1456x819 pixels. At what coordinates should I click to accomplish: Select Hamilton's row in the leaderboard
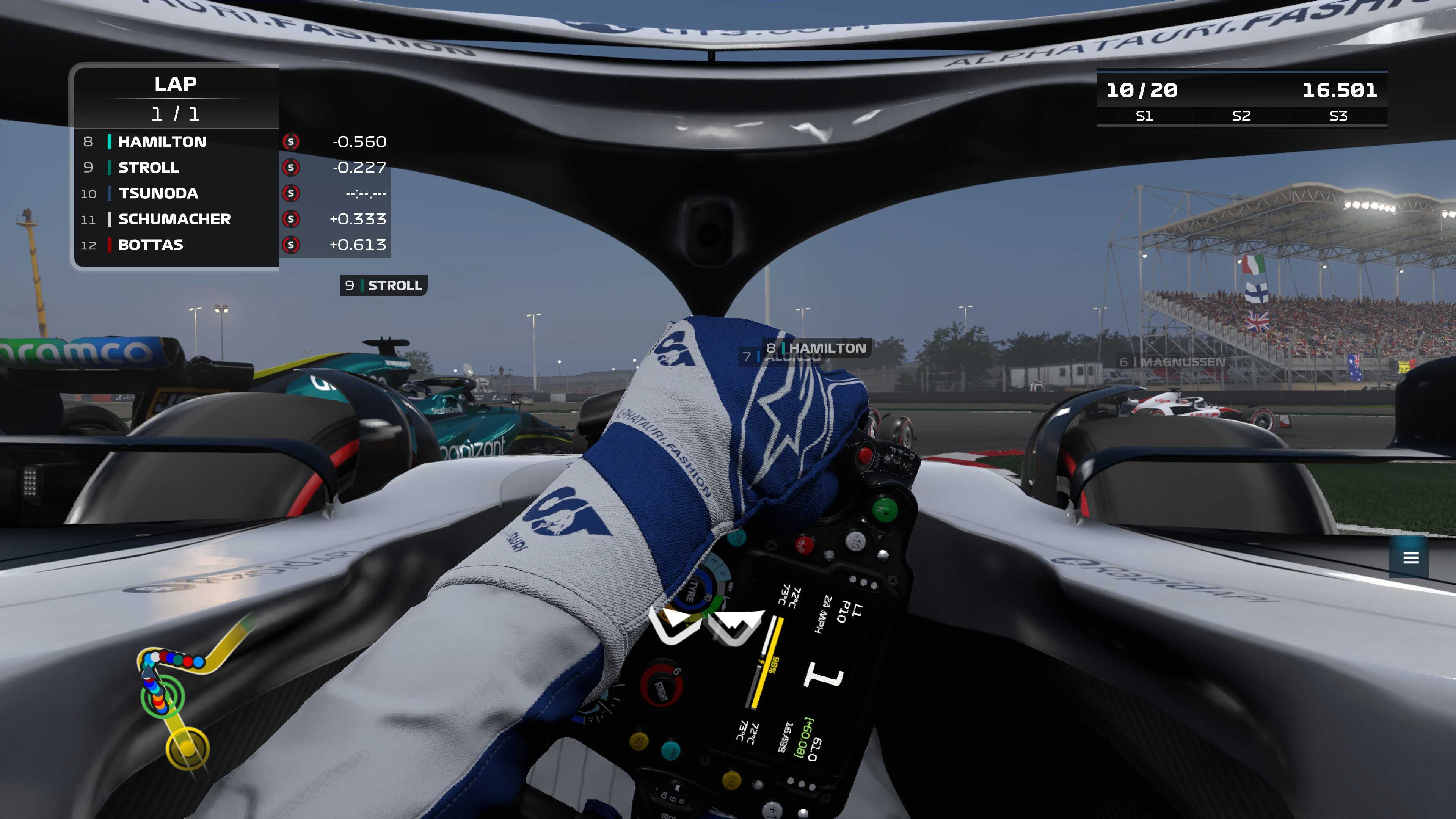162,142
